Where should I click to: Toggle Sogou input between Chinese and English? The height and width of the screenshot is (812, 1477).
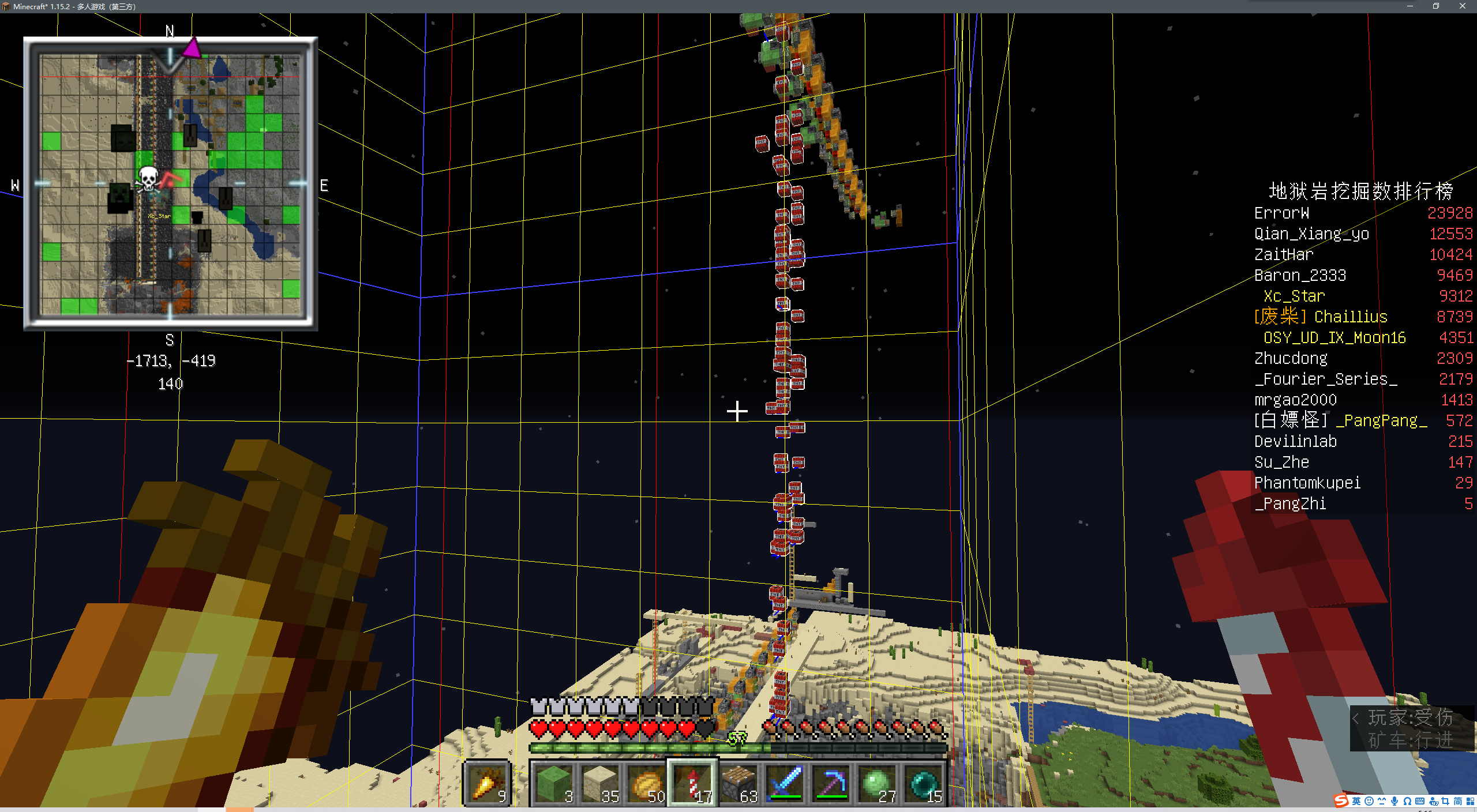point(1357,802)
